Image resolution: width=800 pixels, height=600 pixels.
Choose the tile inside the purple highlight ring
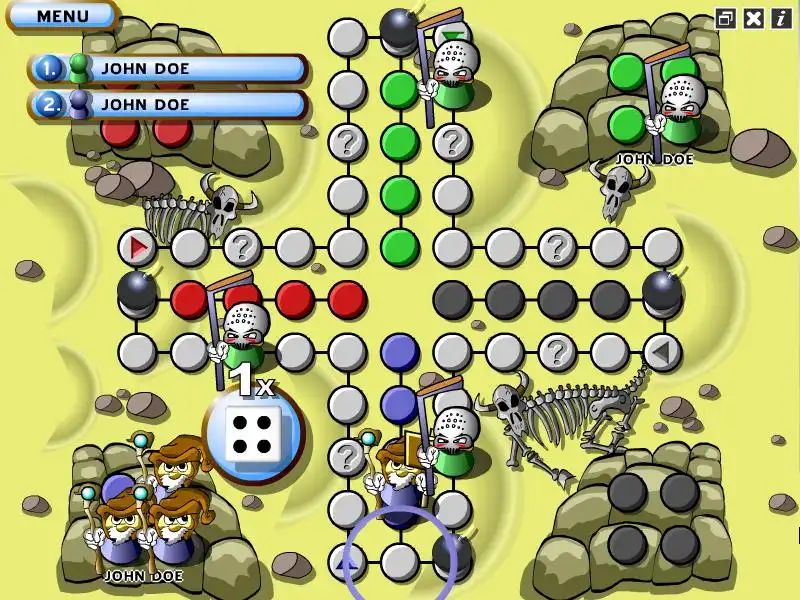coord(400,561)
